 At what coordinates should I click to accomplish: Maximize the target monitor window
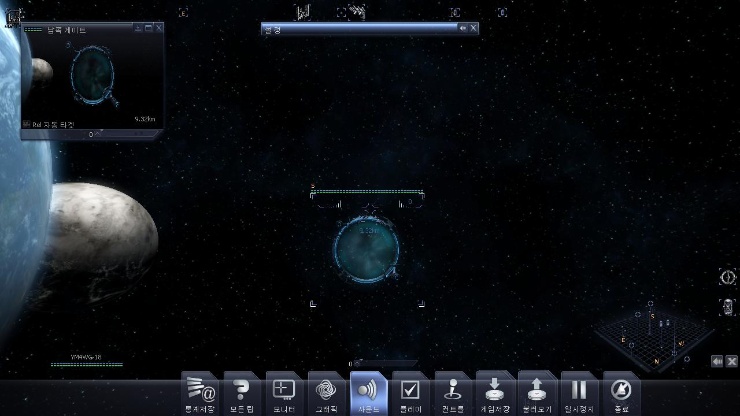pyautogui.click(x=148, y=28)
